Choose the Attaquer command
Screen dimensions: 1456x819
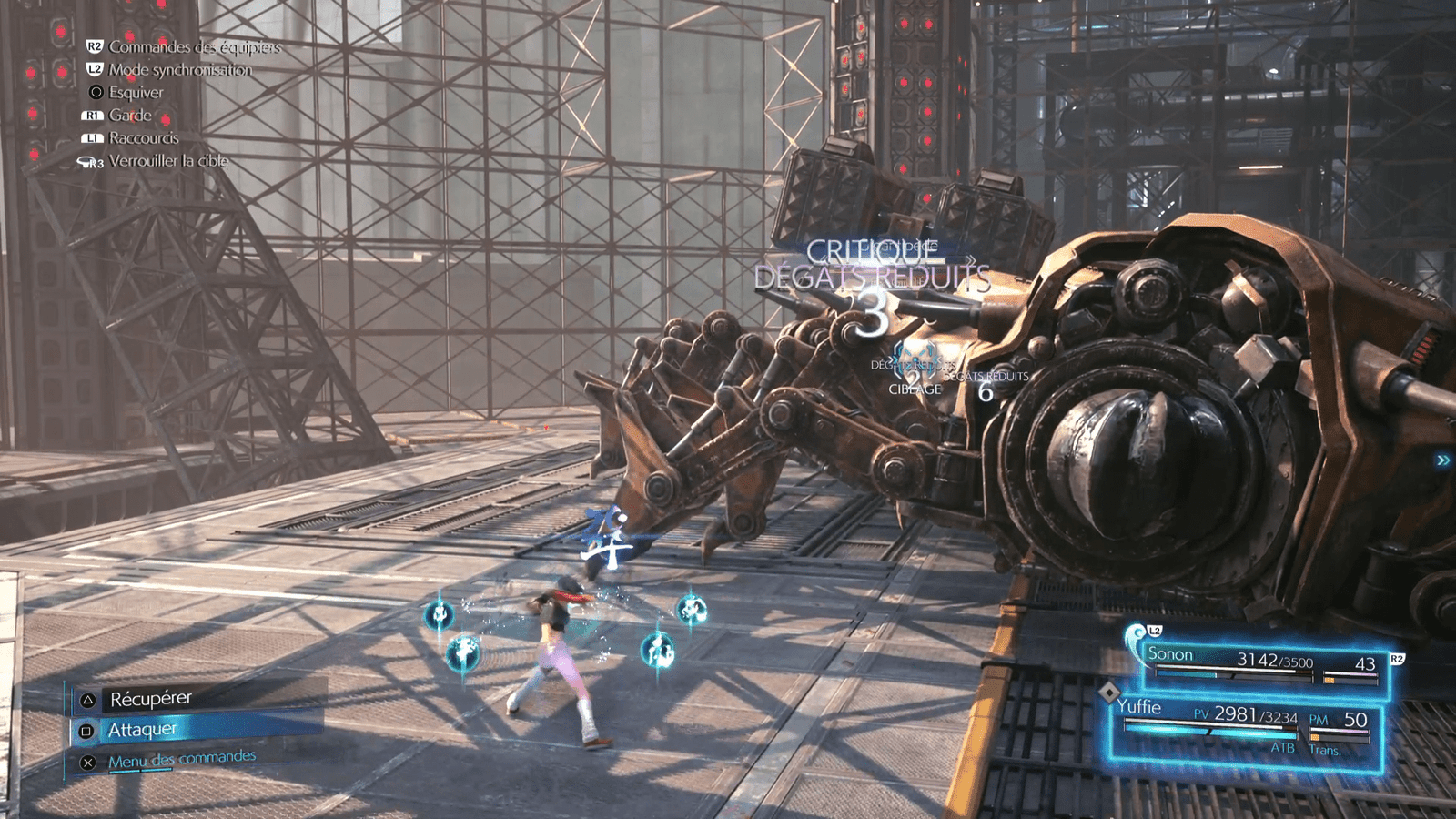143,730
